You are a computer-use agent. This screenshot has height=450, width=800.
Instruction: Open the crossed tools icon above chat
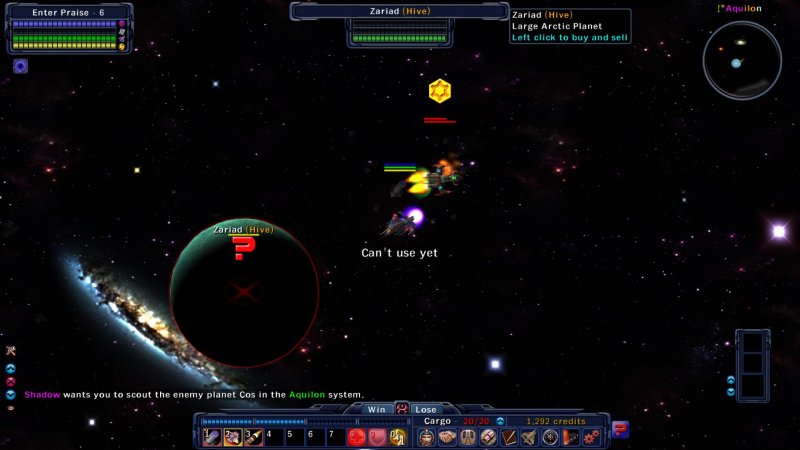tap(11, 351)
